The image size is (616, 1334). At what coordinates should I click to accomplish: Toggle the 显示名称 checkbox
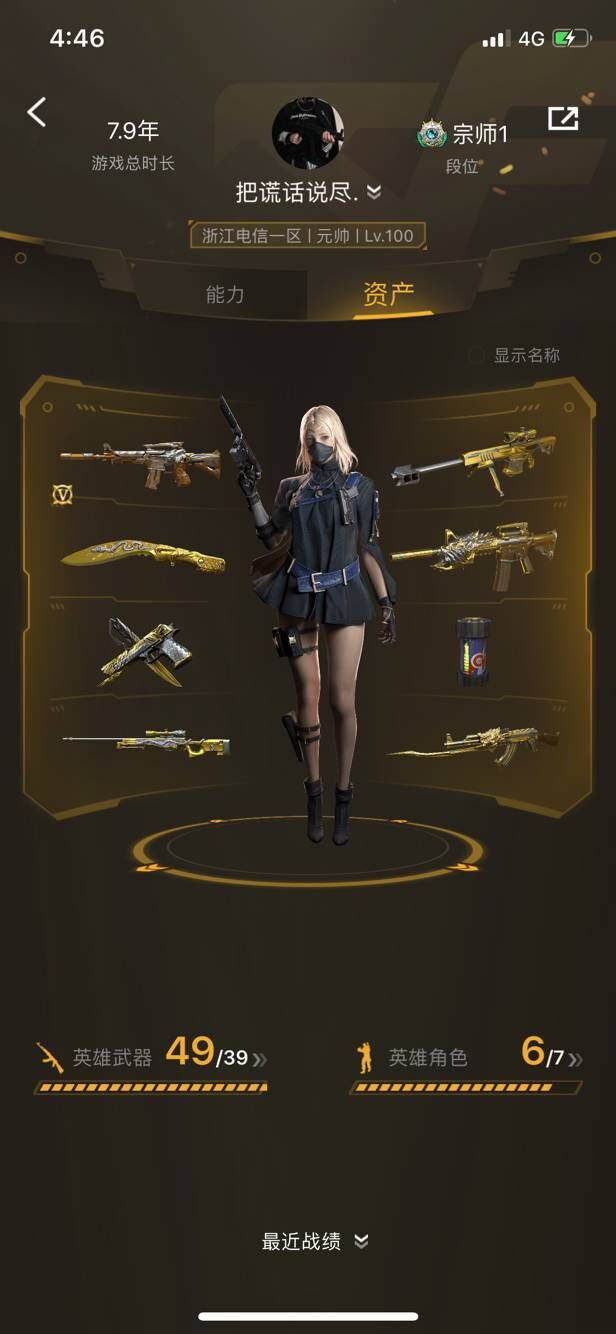click(x=478, y=355)
